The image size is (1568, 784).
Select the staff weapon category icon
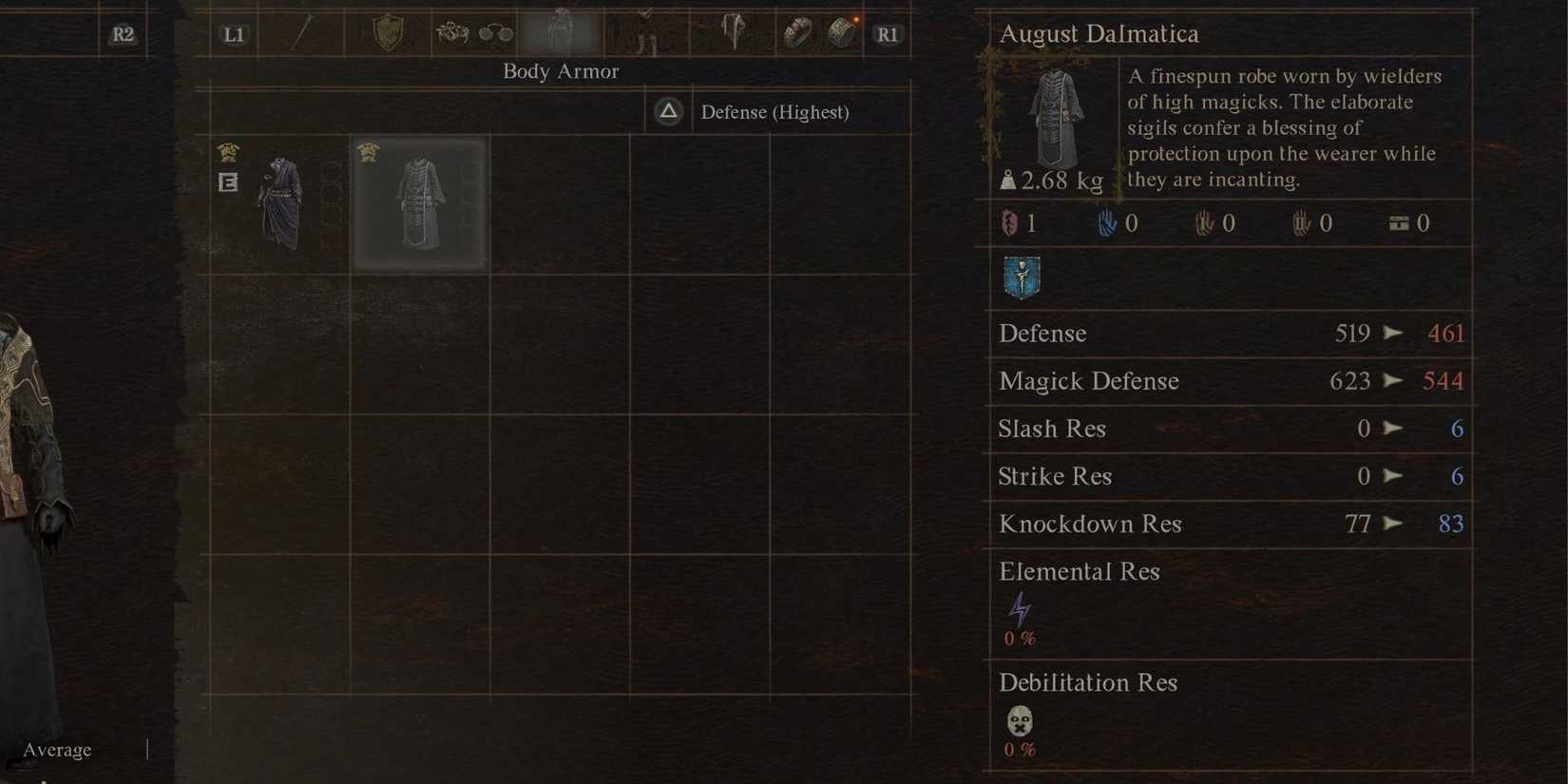304,32
